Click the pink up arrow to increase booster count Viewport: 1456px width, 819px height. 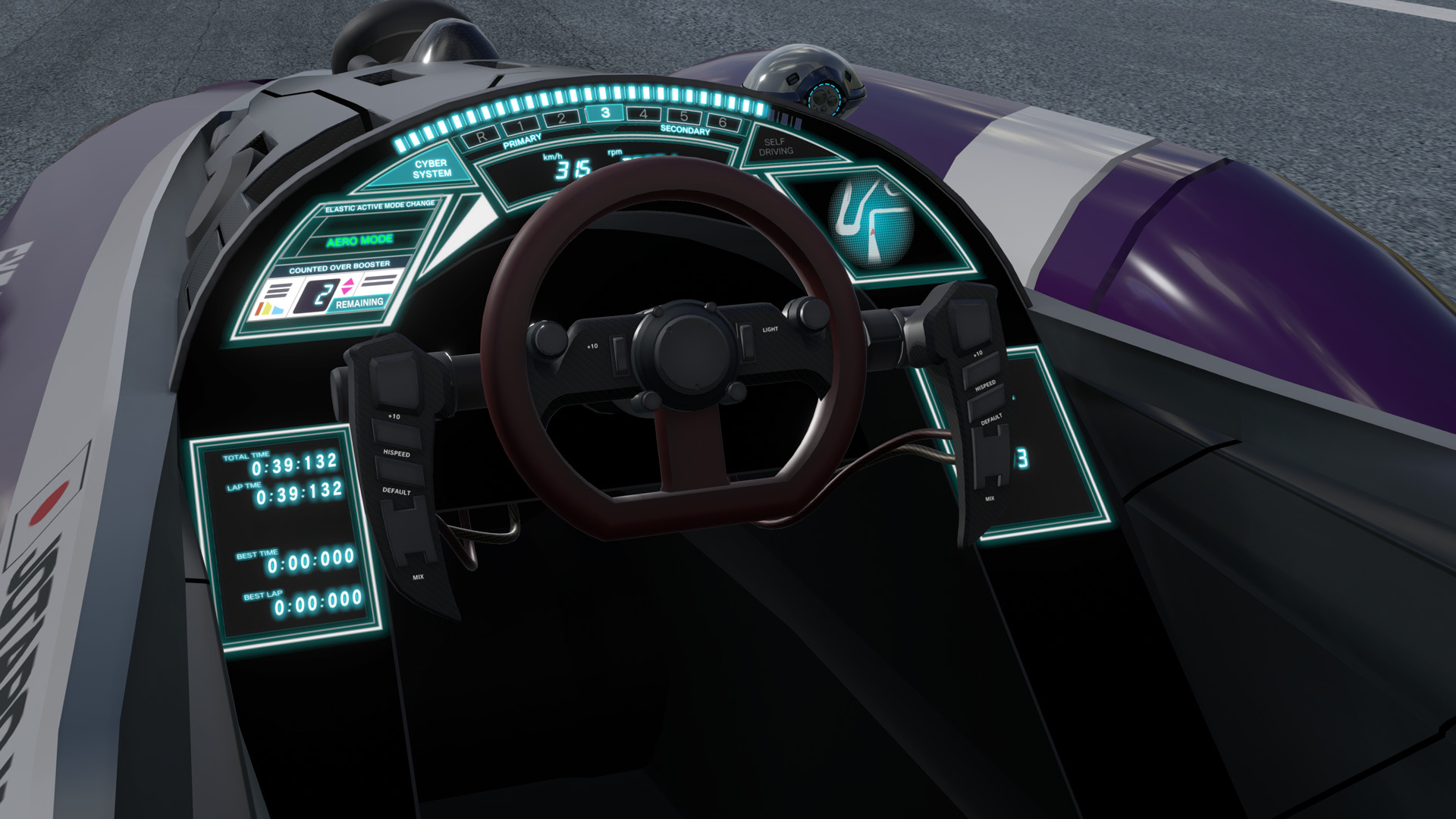coord(348,281)
